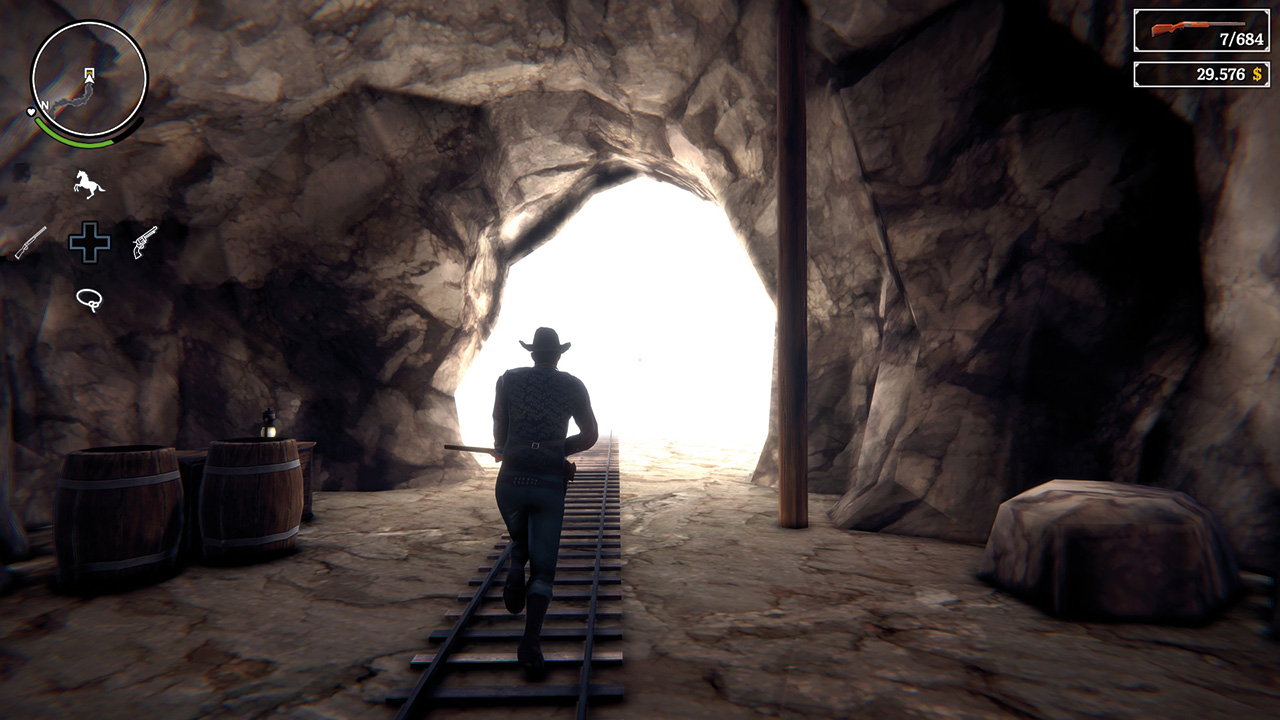Image resolution: width=1280 pixels, height=720 pixels.
Task: Open the circular minimap in the top-left corner
Action: (x=85, y=75)
